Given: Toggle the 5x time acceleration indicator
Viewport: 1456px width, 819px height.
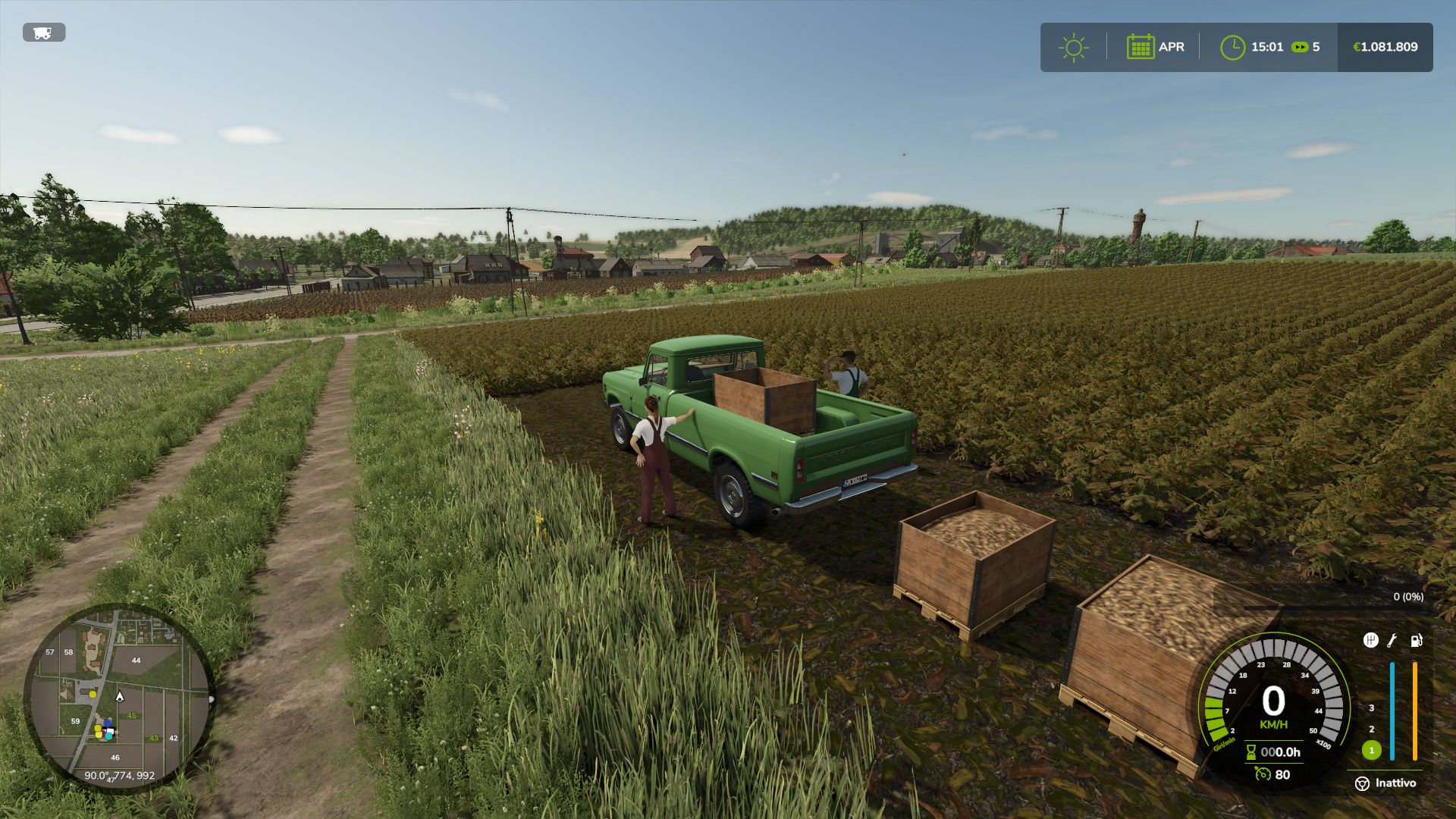Looking at the screenshot, I should pyautogui.click(x=1304, y=46).
